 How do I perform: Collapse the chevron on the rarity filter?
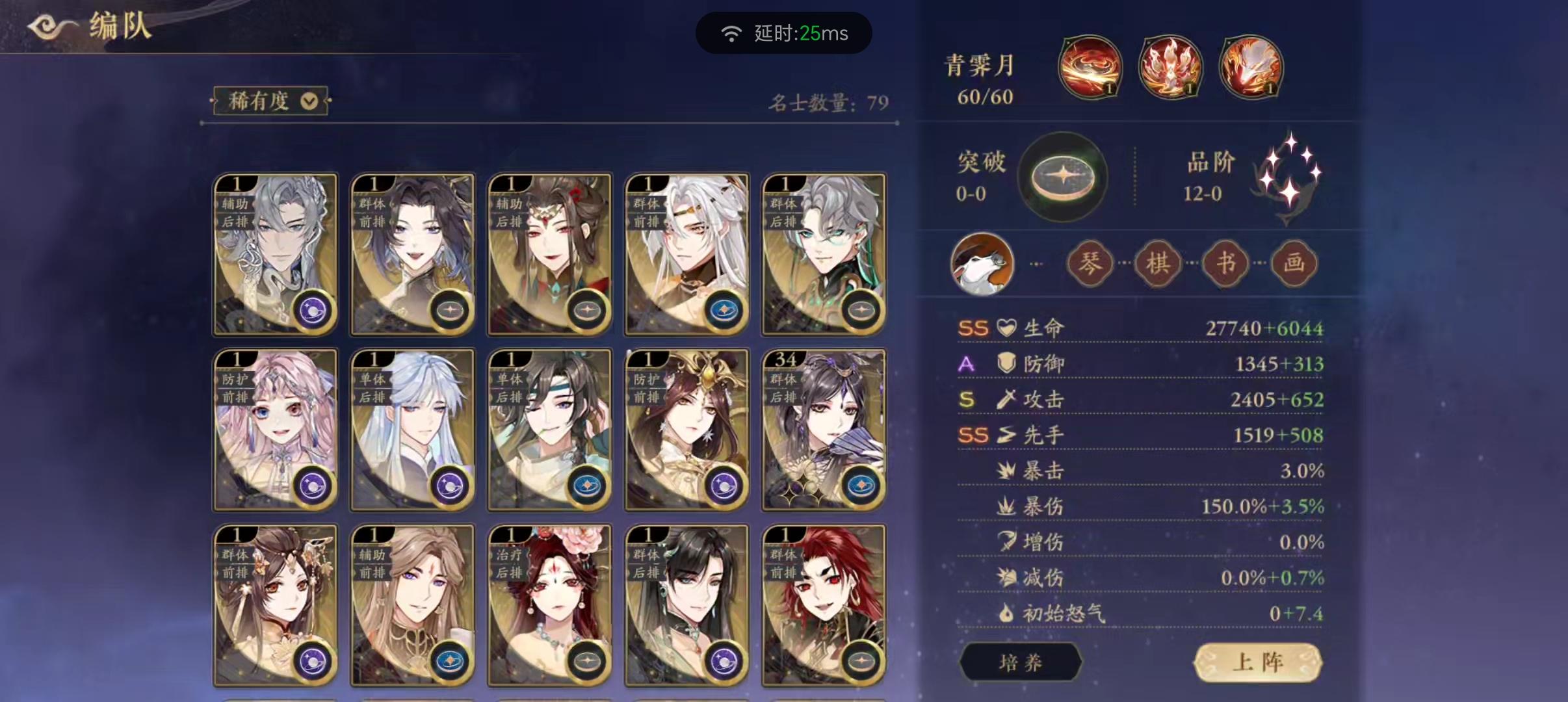(x=310, y=101)
